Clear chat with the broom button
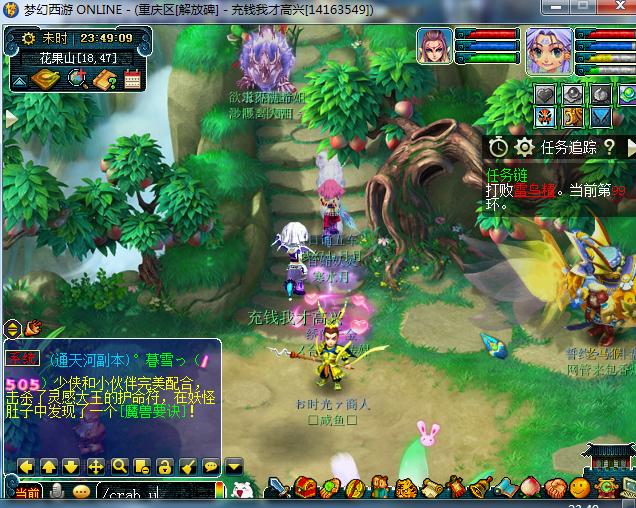The height and width of the screenshot is (508, 636). click(188, 466)
